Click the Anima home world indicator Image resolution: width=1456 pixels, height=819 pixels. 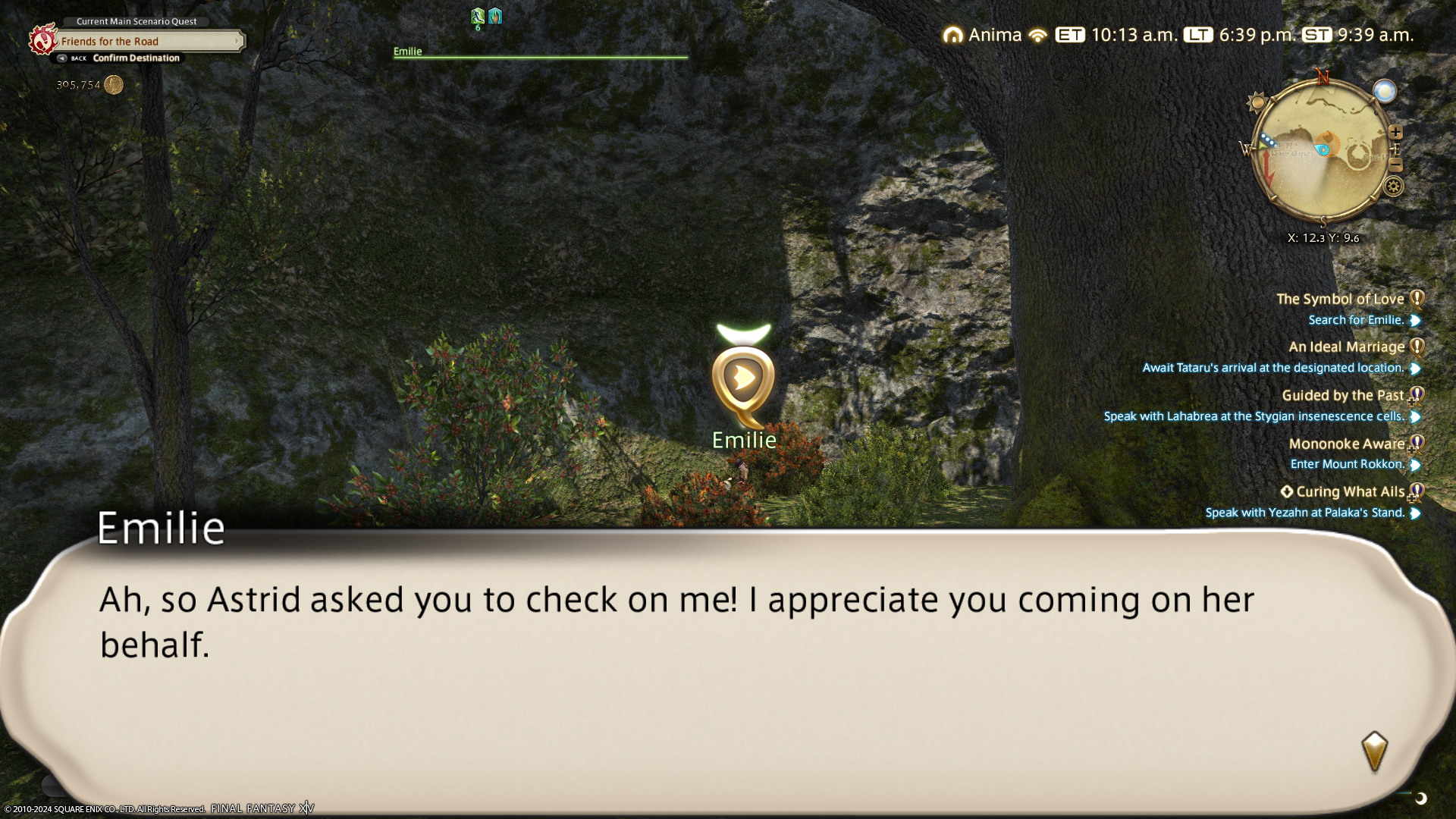983,35
